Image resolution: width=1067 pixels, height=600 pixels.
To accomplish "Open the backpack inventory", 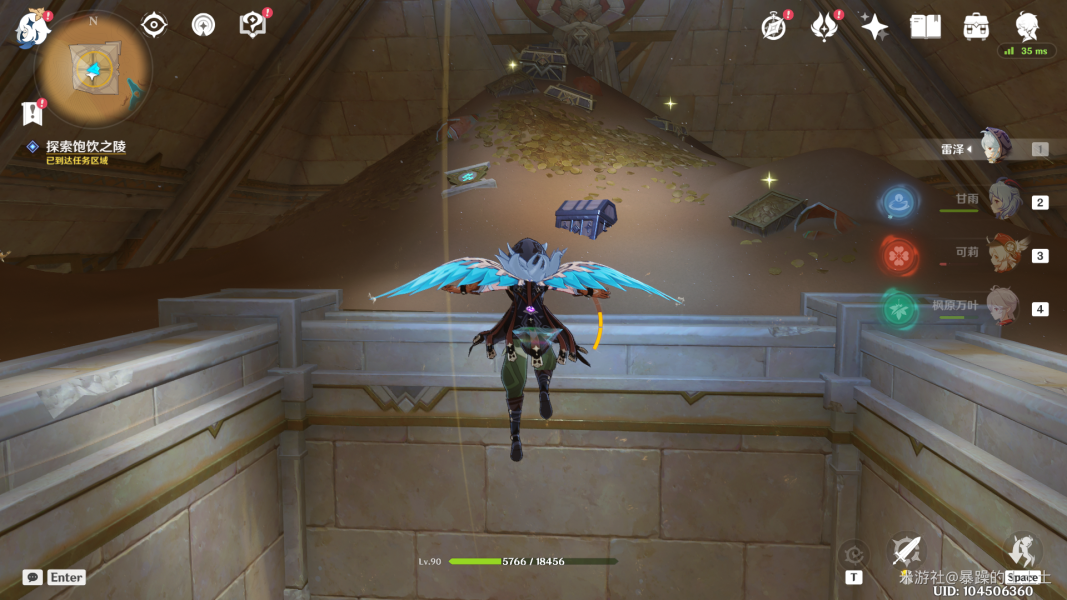I will pos(976,27).
